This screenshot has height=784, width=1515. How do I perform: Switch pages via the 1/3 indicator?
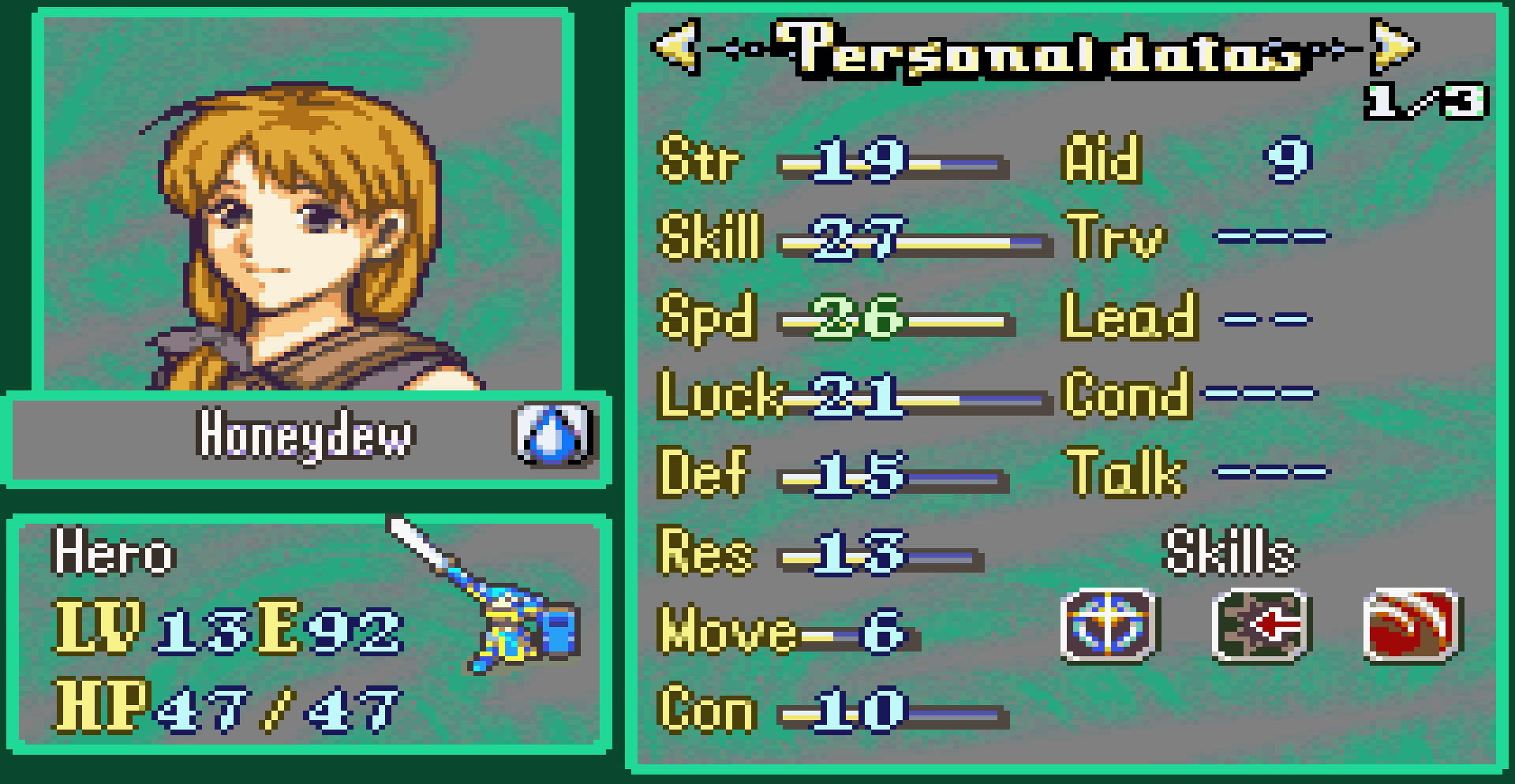pos(1425,99)
